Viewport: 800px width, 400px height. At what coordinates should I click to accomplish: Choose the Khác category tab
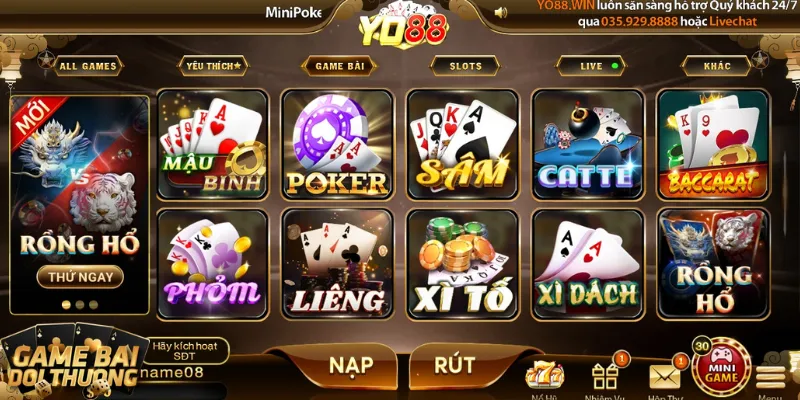pos(716,66)
